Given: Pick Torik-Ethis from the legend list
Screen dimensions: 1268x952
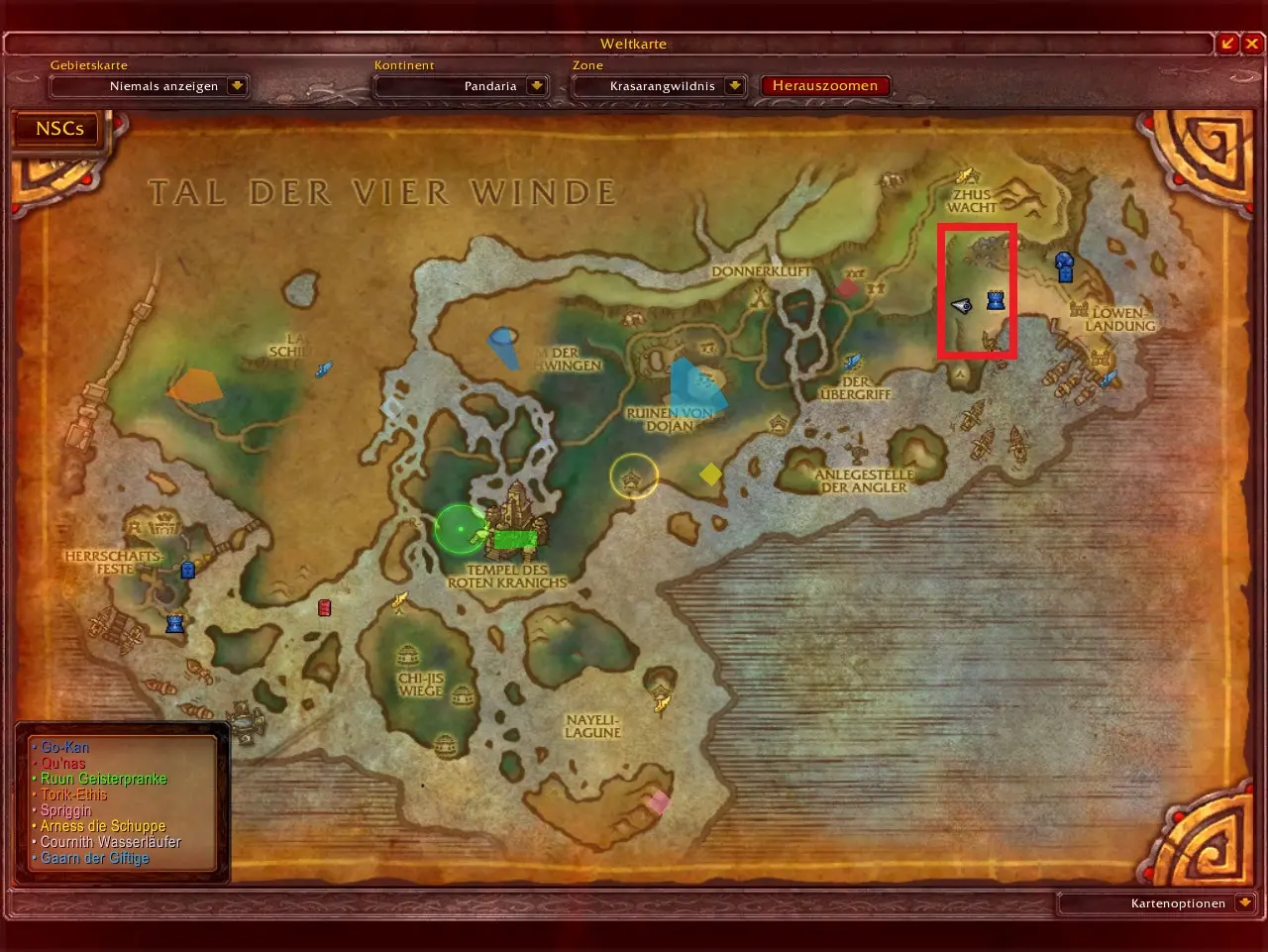Looking at the screenshot, I should point(73,795).
